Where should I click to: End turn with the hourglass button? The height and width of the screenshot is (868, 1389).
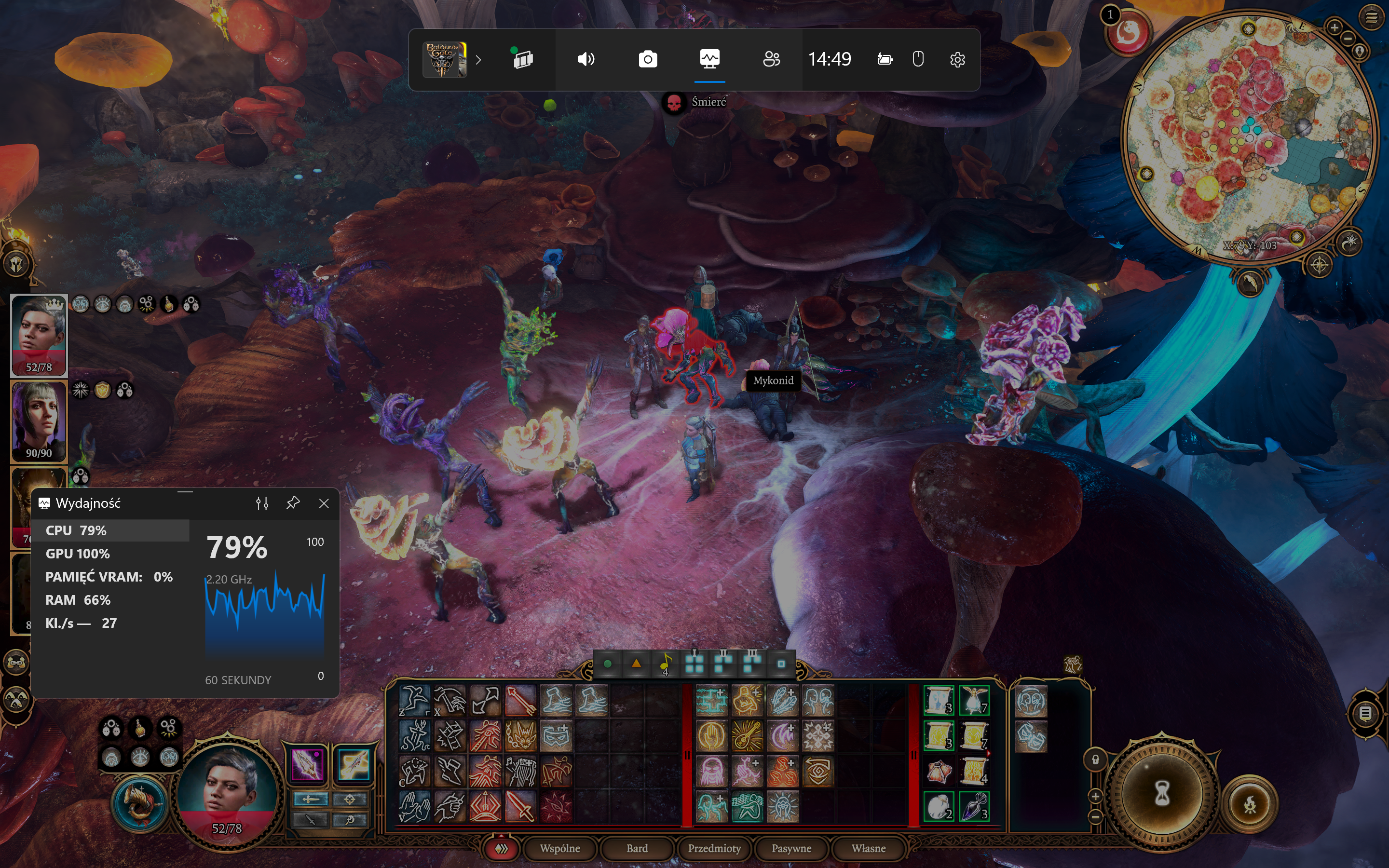(1162, 794)
